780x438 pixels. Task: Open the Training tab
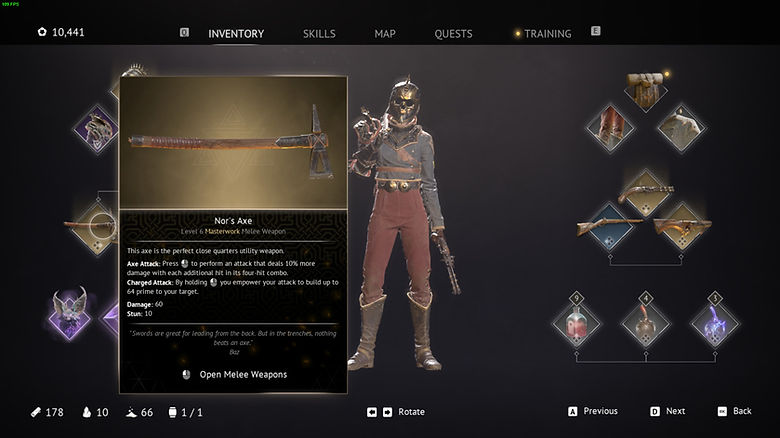(x=547, y=34)
